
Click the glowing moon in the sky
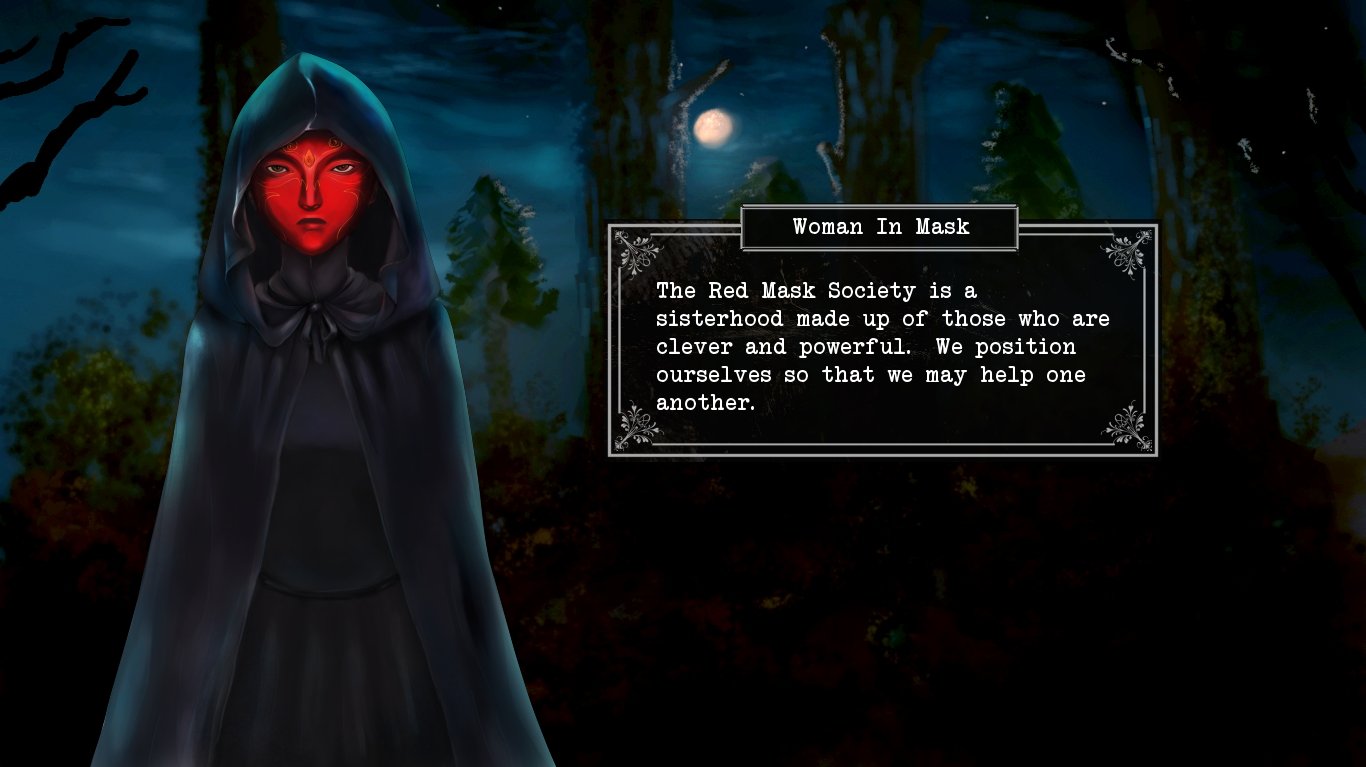click(712, 126)
